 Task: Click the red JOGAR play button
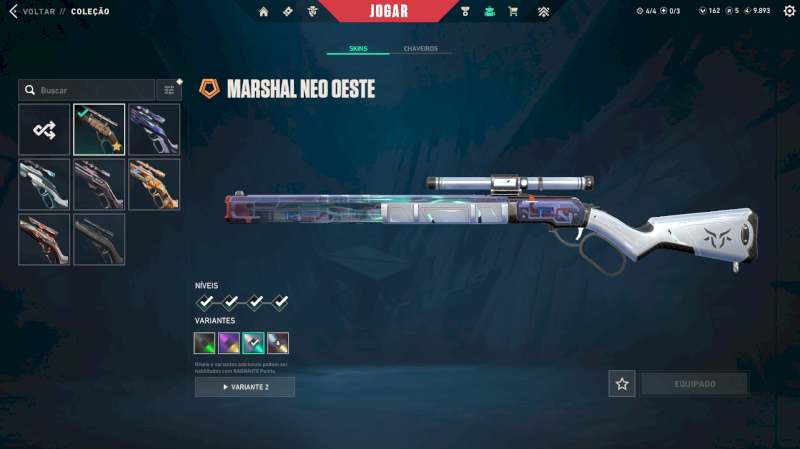pos(387,11)
